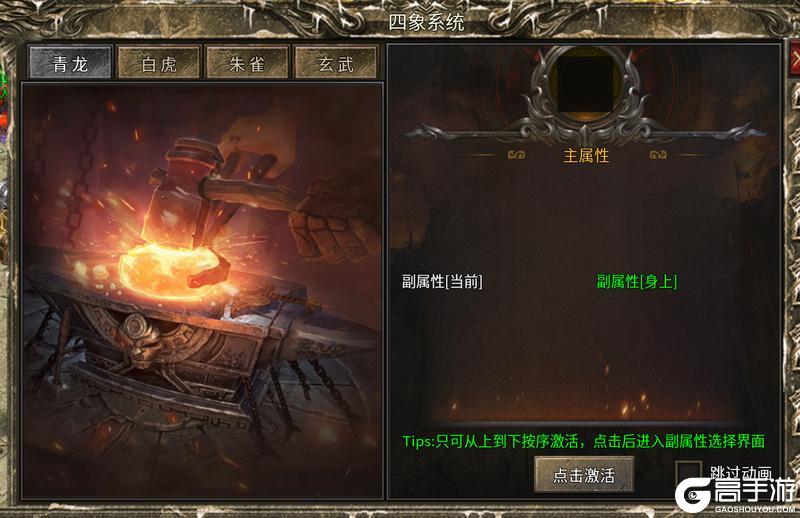The height and width of the screenshot is (518, 800).
Task: Open the 白虎 tab
Action: pos(159,63)
